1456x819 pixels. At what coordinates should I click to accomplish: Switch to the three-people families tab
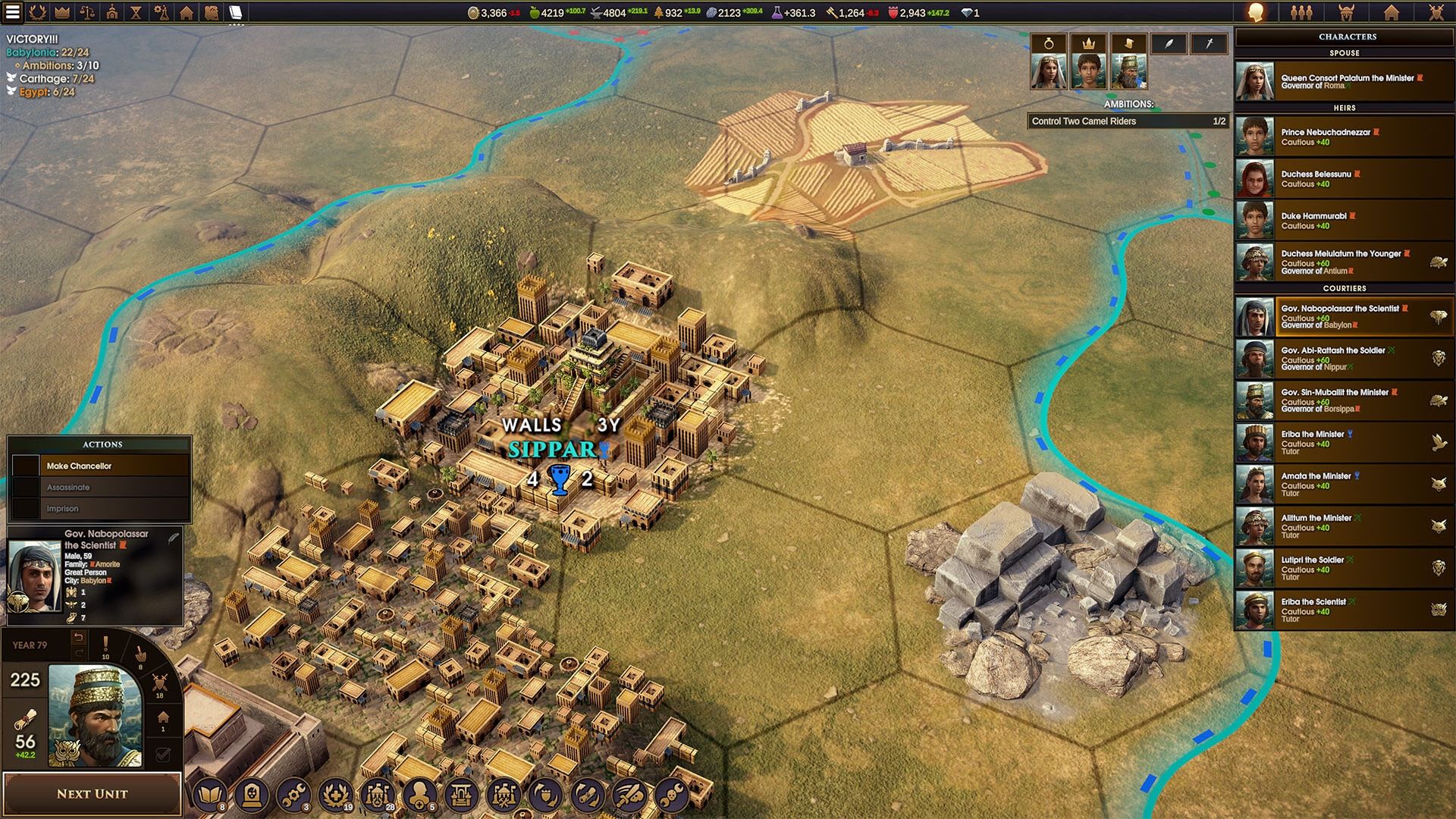click(1301, 12)
